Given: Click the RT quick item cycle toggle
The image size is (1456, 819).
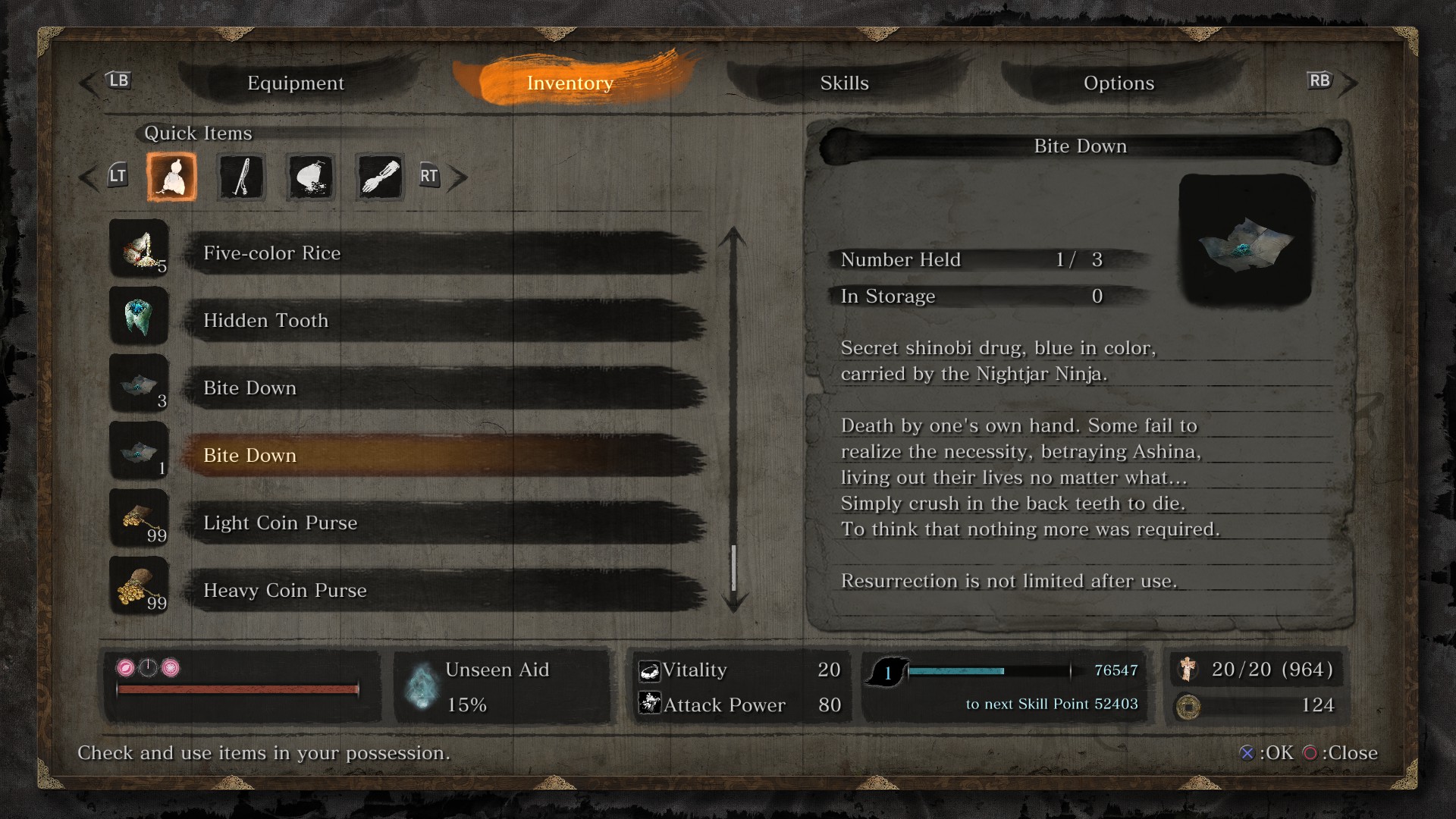Looking at the screenshot, I should tap(430, 177).
